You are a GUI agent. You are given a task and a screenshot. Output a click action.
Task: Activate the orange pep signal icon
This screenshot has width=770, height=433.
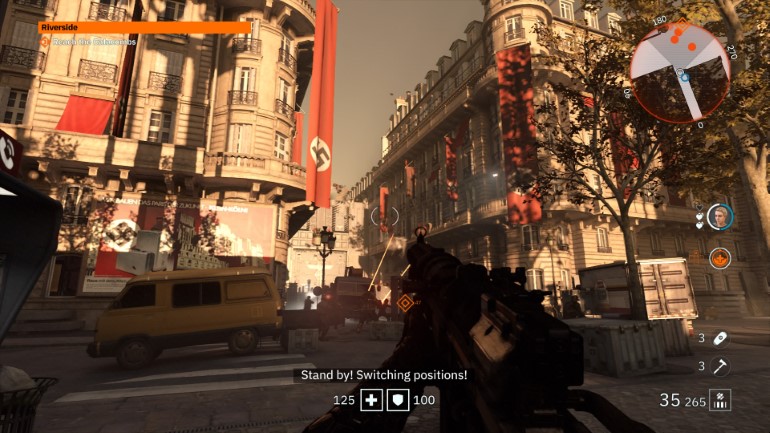pyautogui.click(x=719, y=257)
